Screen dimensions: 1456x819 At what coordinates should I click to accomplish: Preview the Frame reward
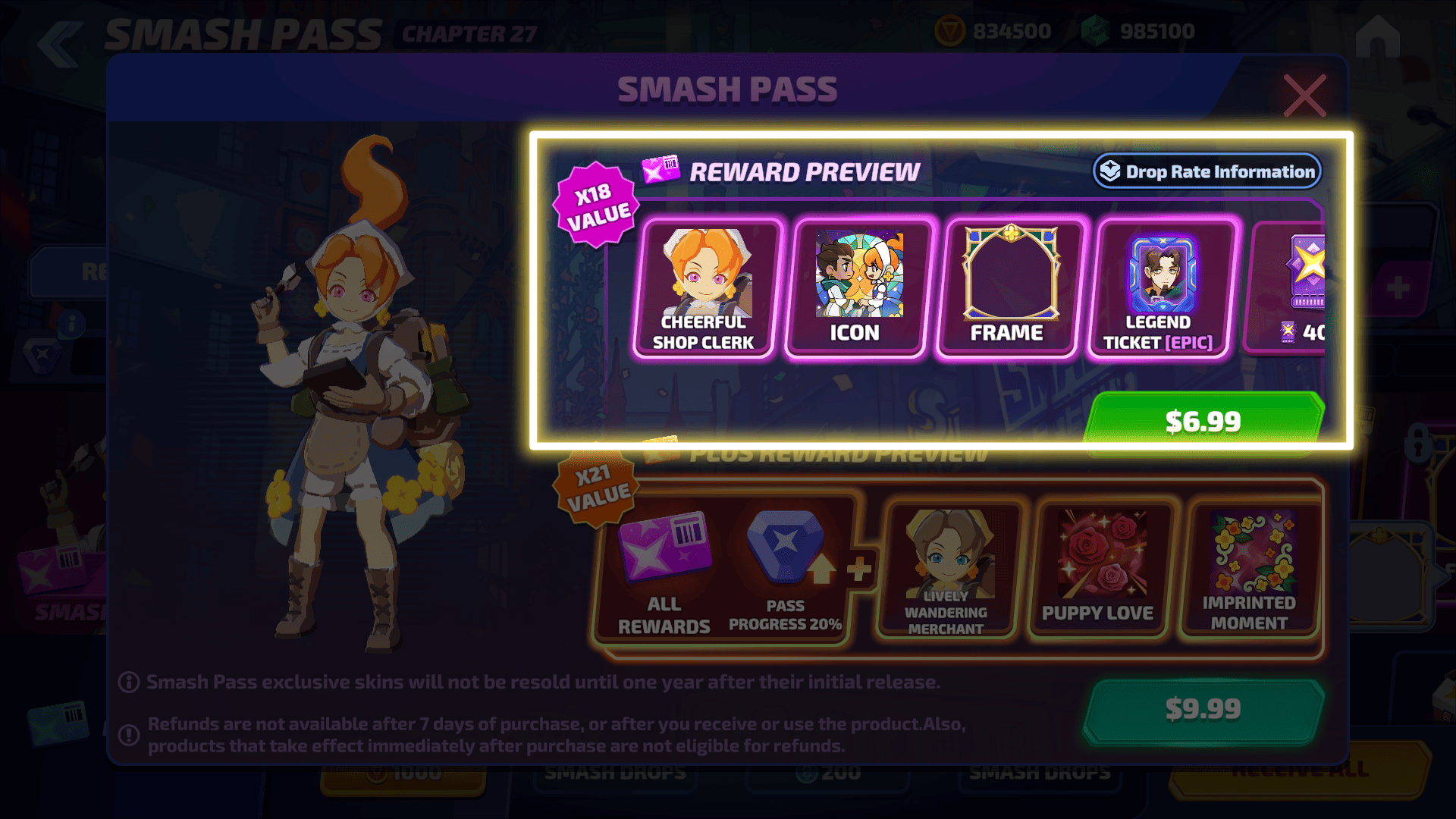pyautogui.click(x=1009, y=289)
